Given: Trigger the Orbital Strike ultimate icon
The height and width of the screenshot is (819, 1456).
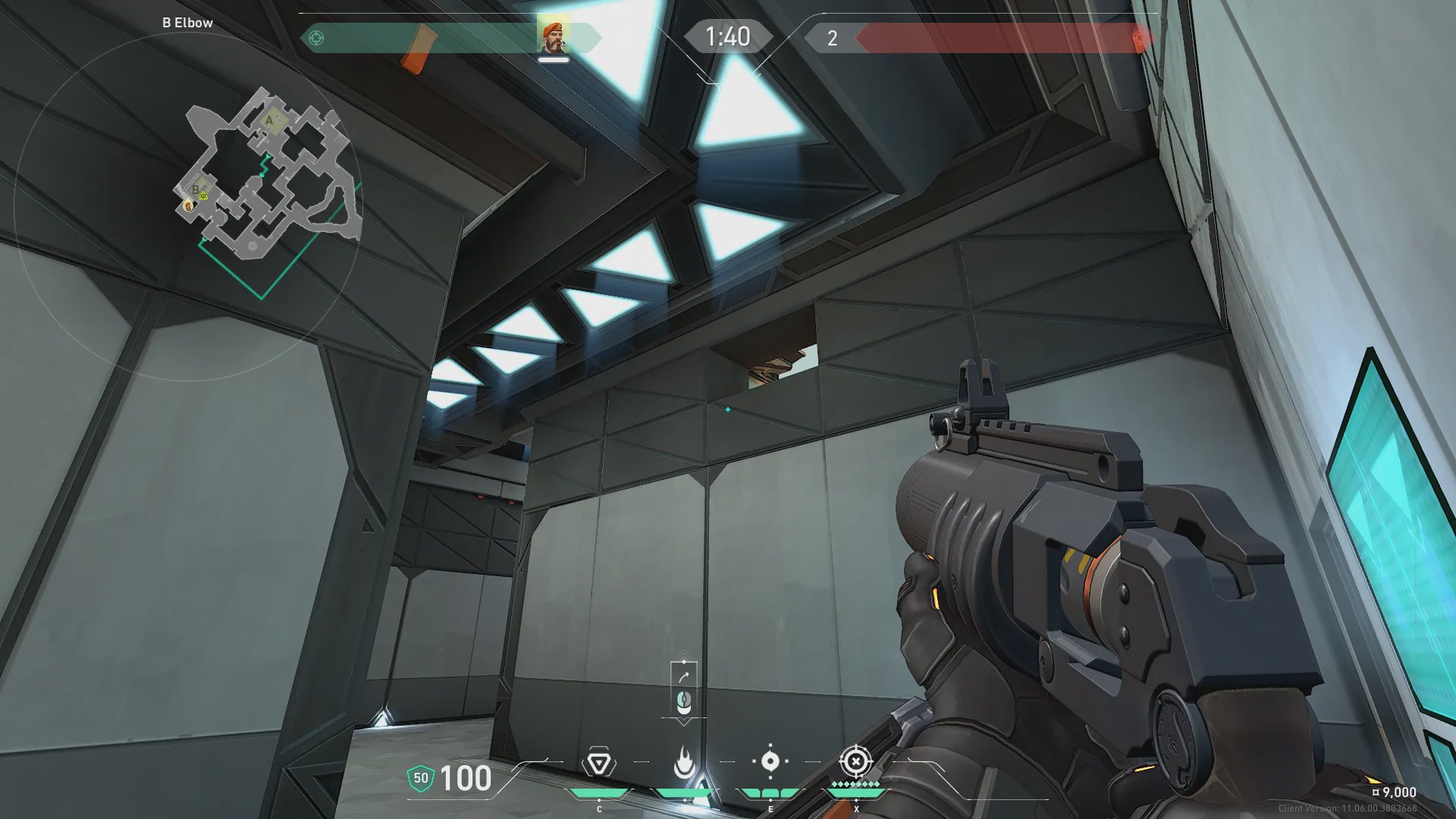Looking at the screenshot, I should coord(855,761).
